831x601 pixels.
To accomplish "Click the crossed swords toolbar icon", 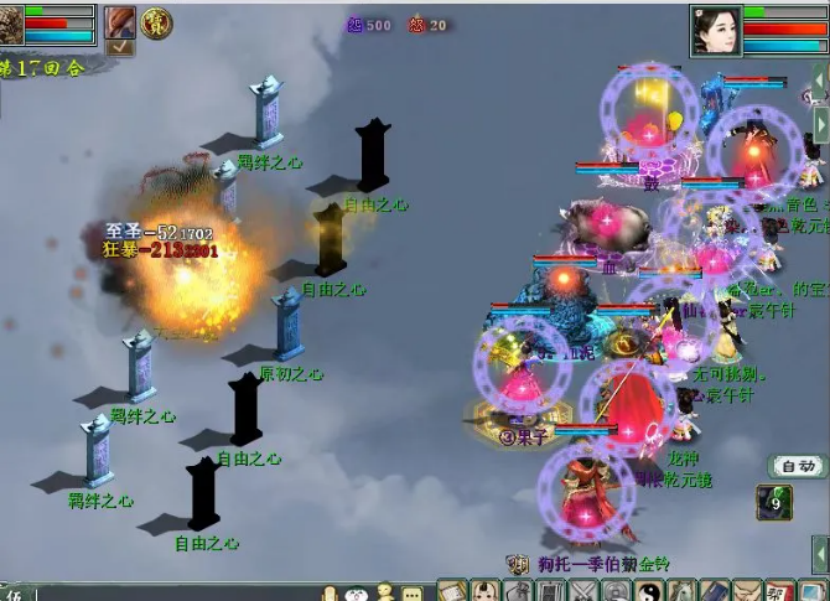I will (583, 591).
